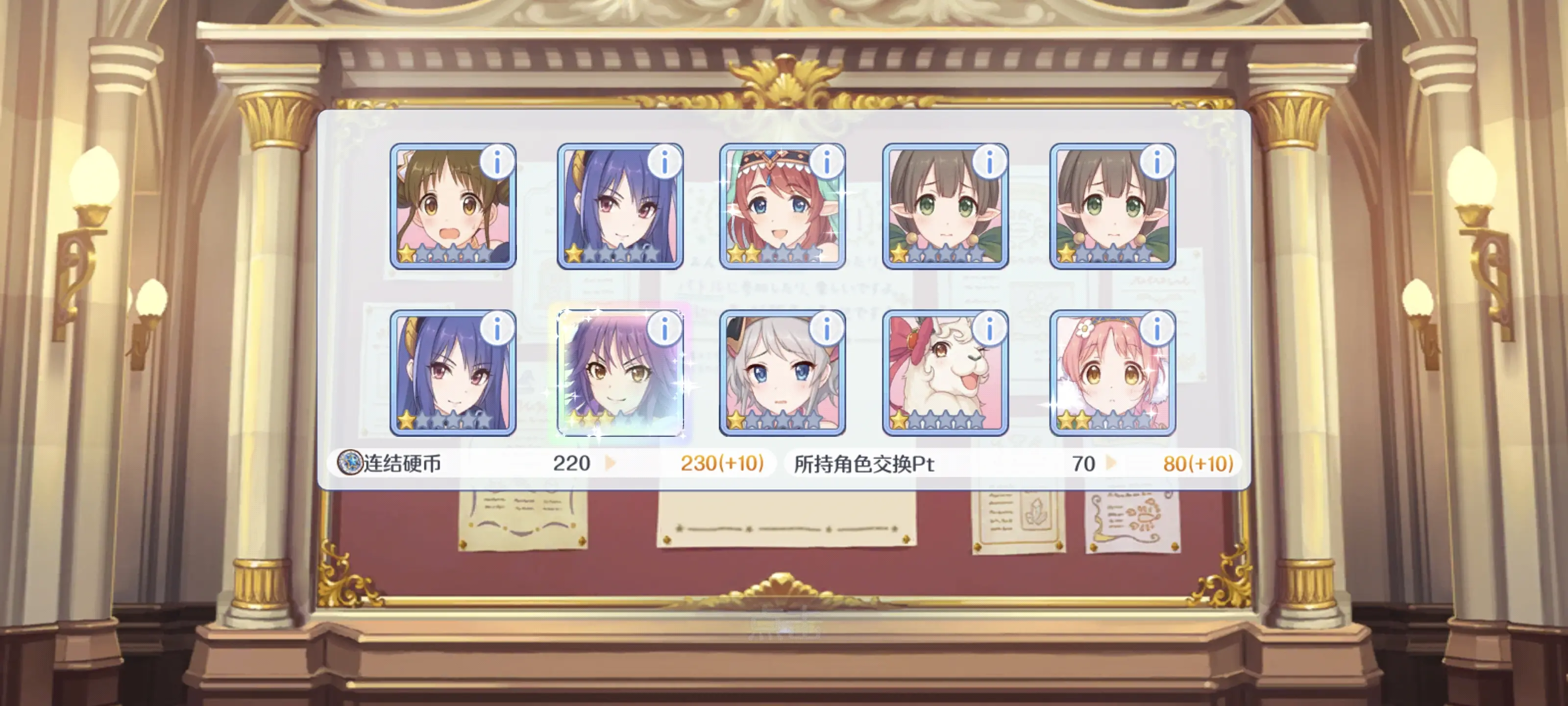Open info on the pink-haired girl card
The width and height of the screenshot is (1568, 706).
click(x=1157, y=329)
